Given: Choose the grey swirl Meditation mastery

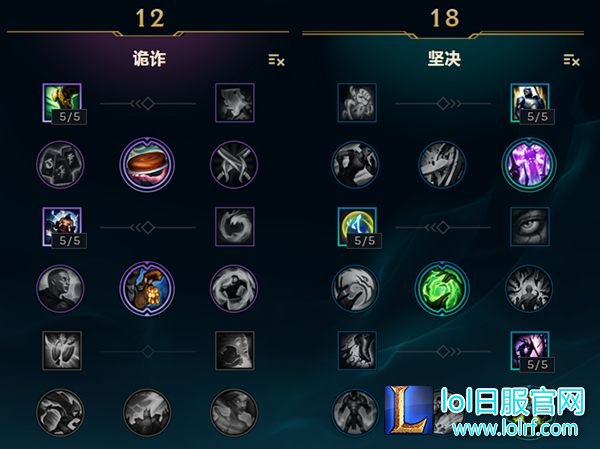Looking at the screenshot, I should [235, 225].
